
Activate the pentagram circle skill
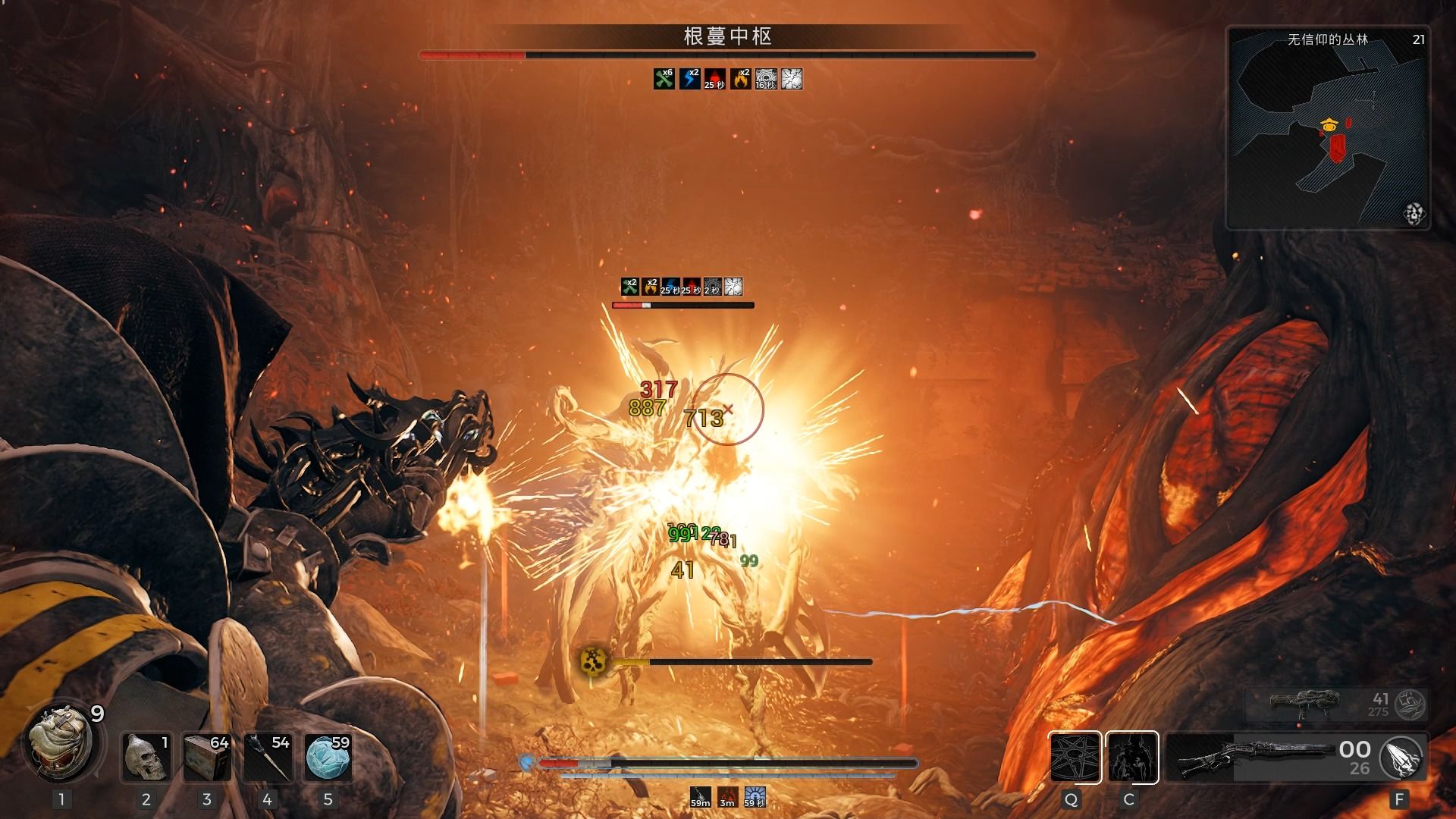tap(1075, 757)
